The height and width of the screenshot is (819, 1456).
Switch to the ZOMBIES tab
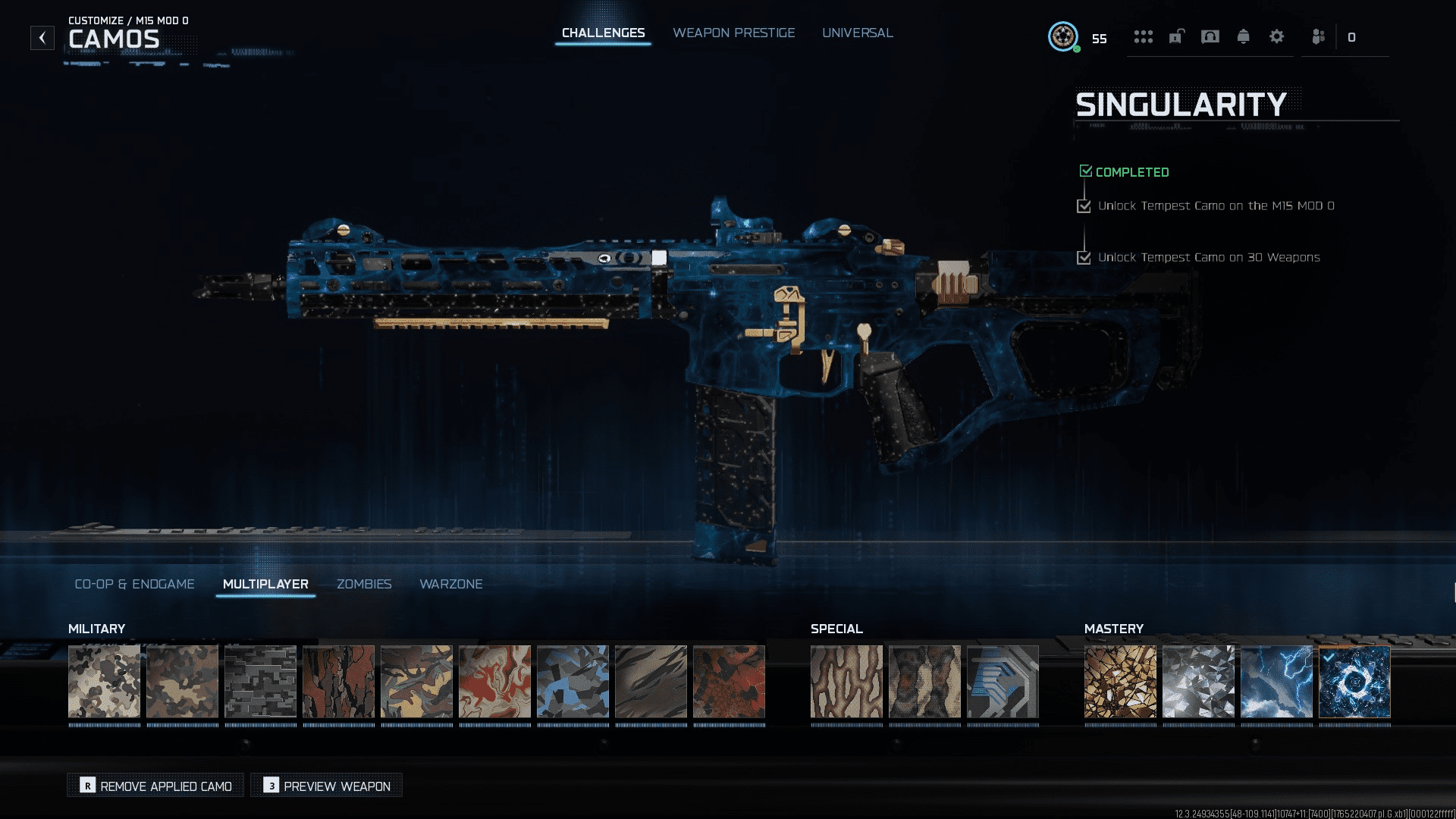click(364, 584)
